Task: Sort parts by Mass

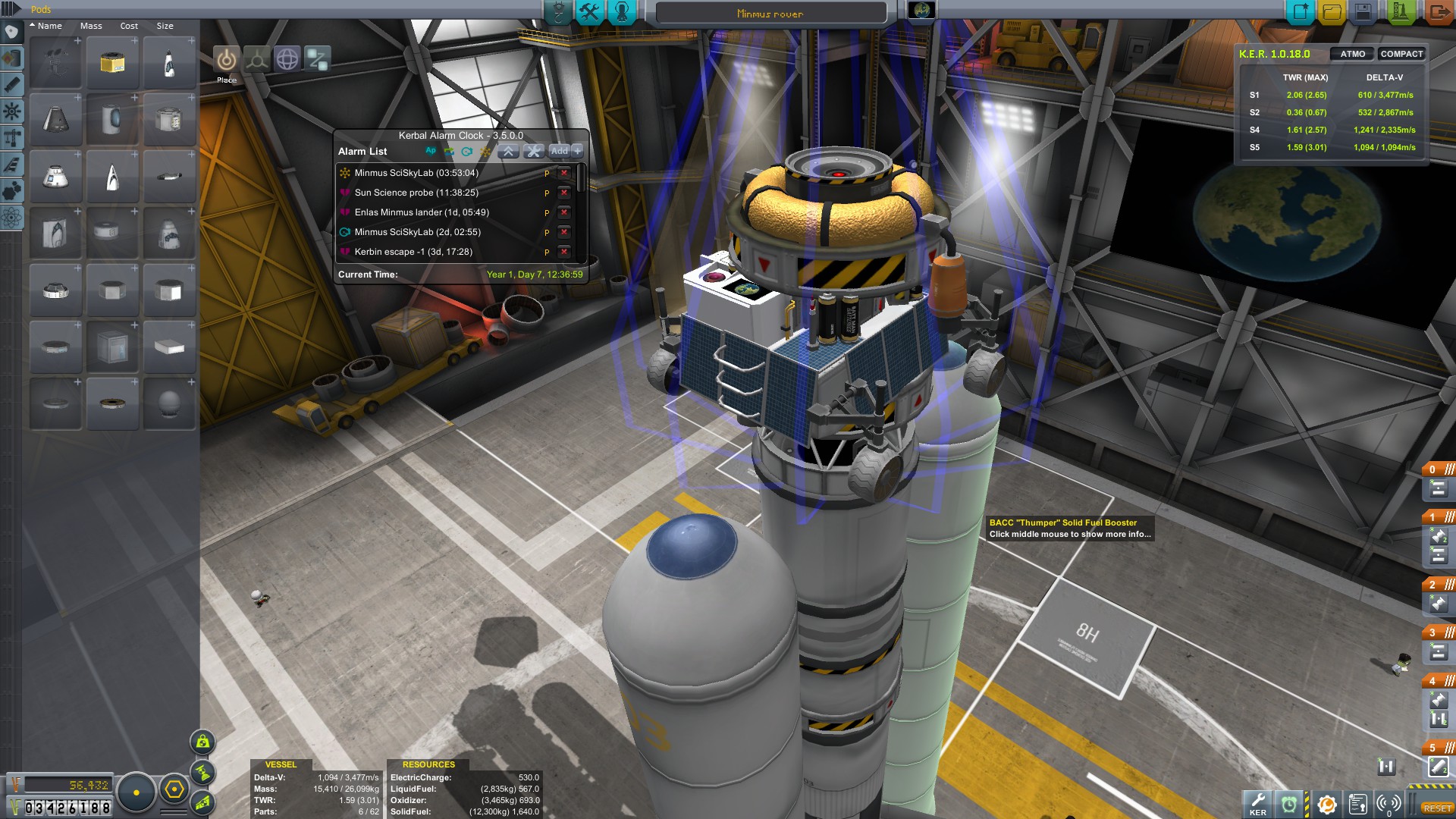Action: point(91,26)
